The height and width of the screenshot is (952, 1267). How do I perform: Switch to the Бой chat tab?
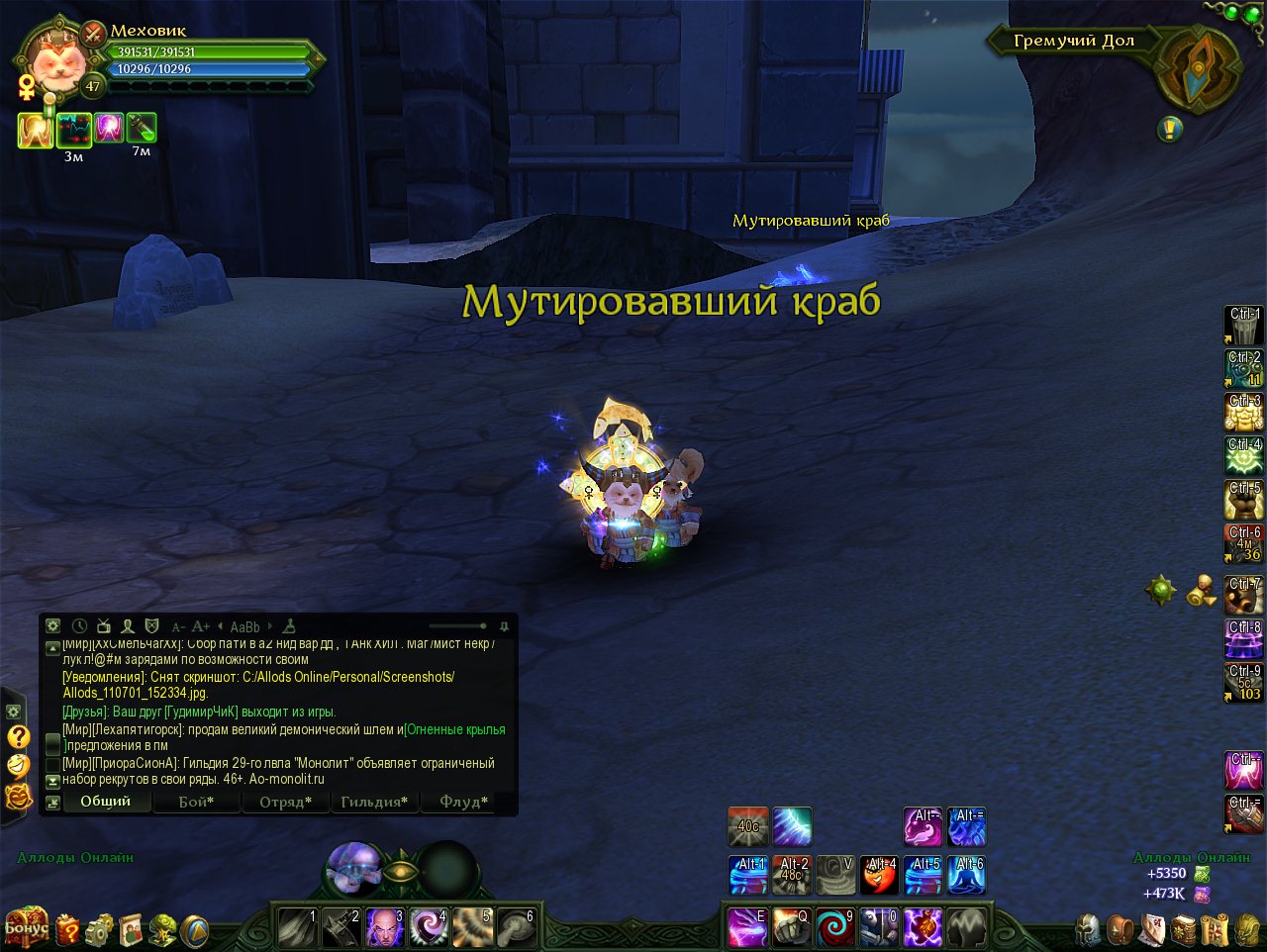tap(196, 802)
